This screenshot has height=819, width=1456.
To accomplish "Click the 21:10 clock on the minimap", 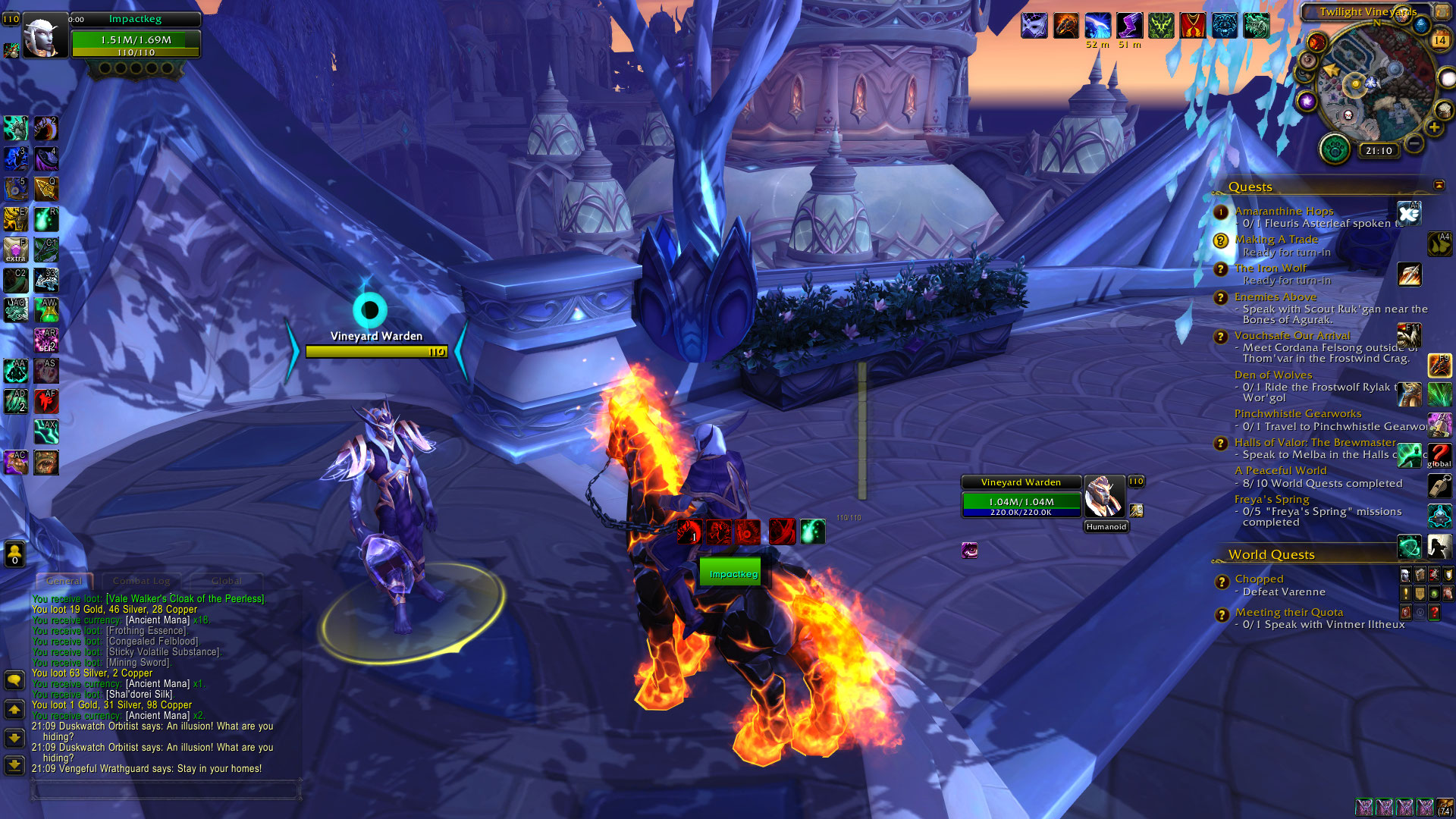I will [1379, 151].
